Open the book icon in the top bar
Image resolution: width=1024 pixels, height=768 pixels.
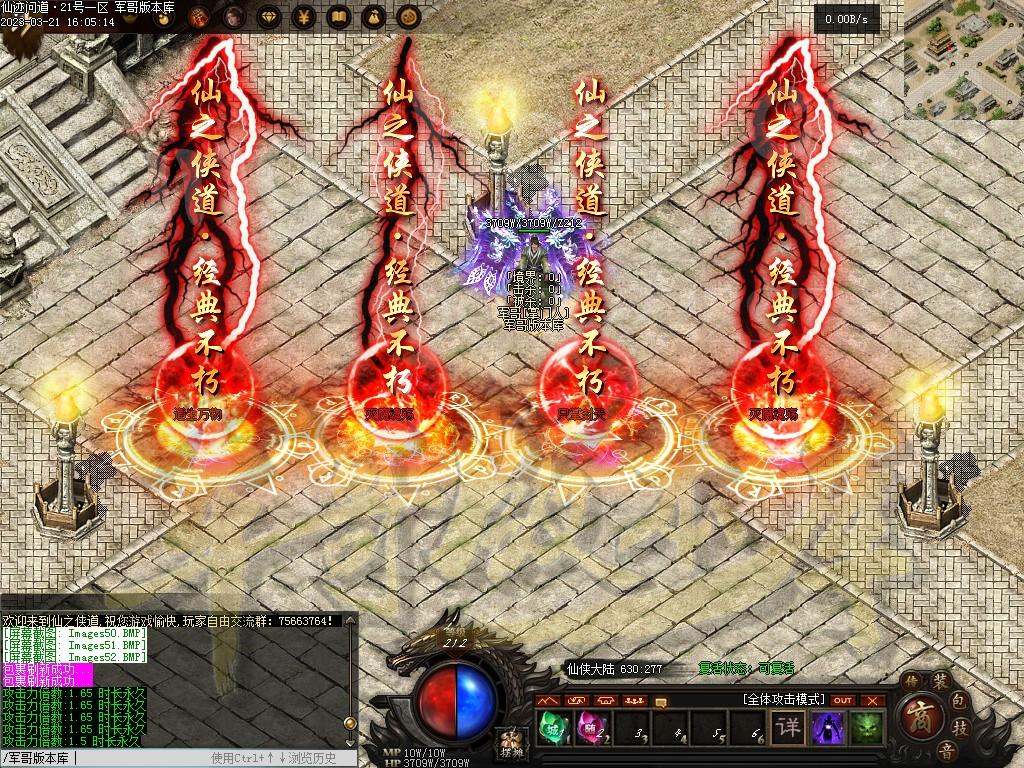coord(338,16)
